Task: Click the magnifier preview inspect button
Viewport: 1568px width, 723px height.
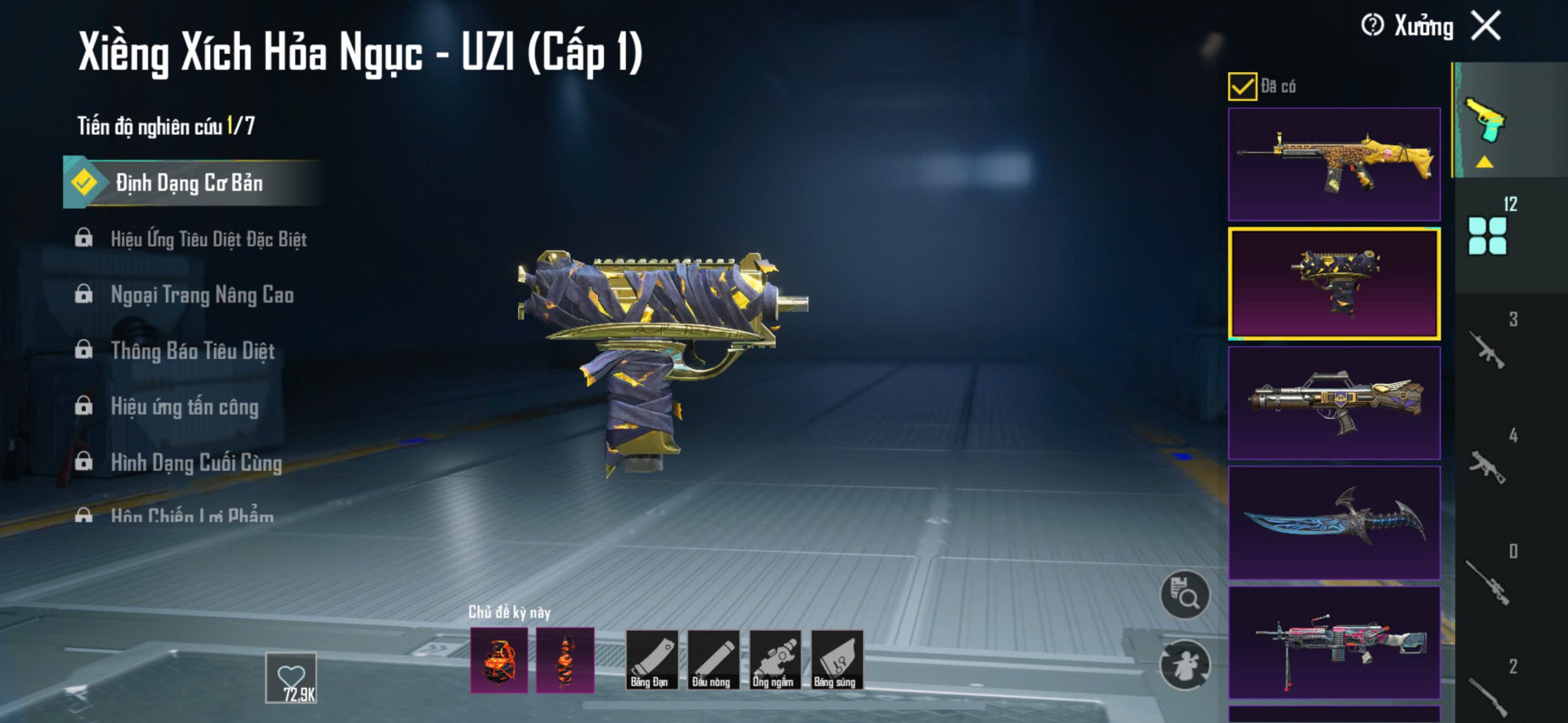Action: (1185, 596)
